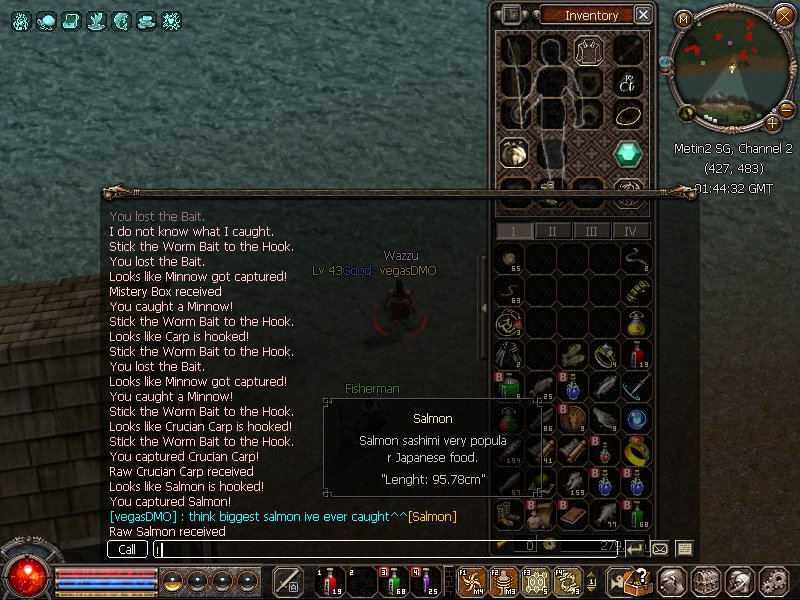Select the gold bracelet equipment slot
This screenshot has width=800, height=600.
pos(627,116)
